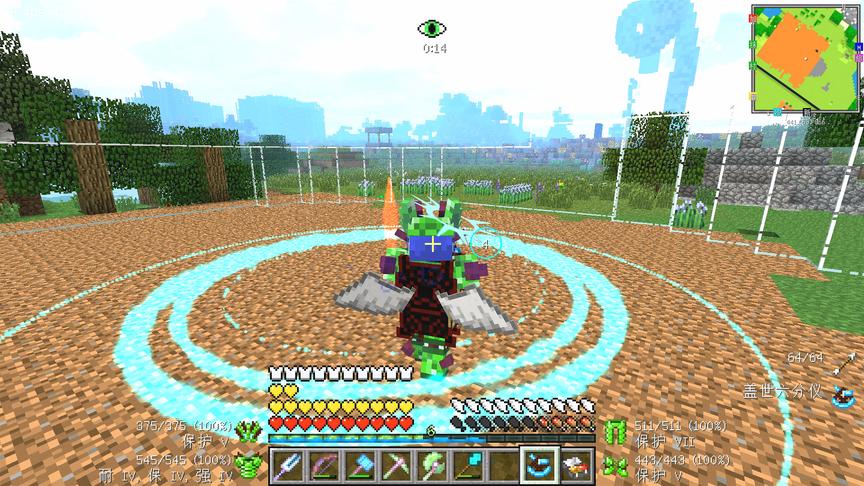Select the silver sword hotbar slot
Screen dimensions: 864x486
pos(288,465)
